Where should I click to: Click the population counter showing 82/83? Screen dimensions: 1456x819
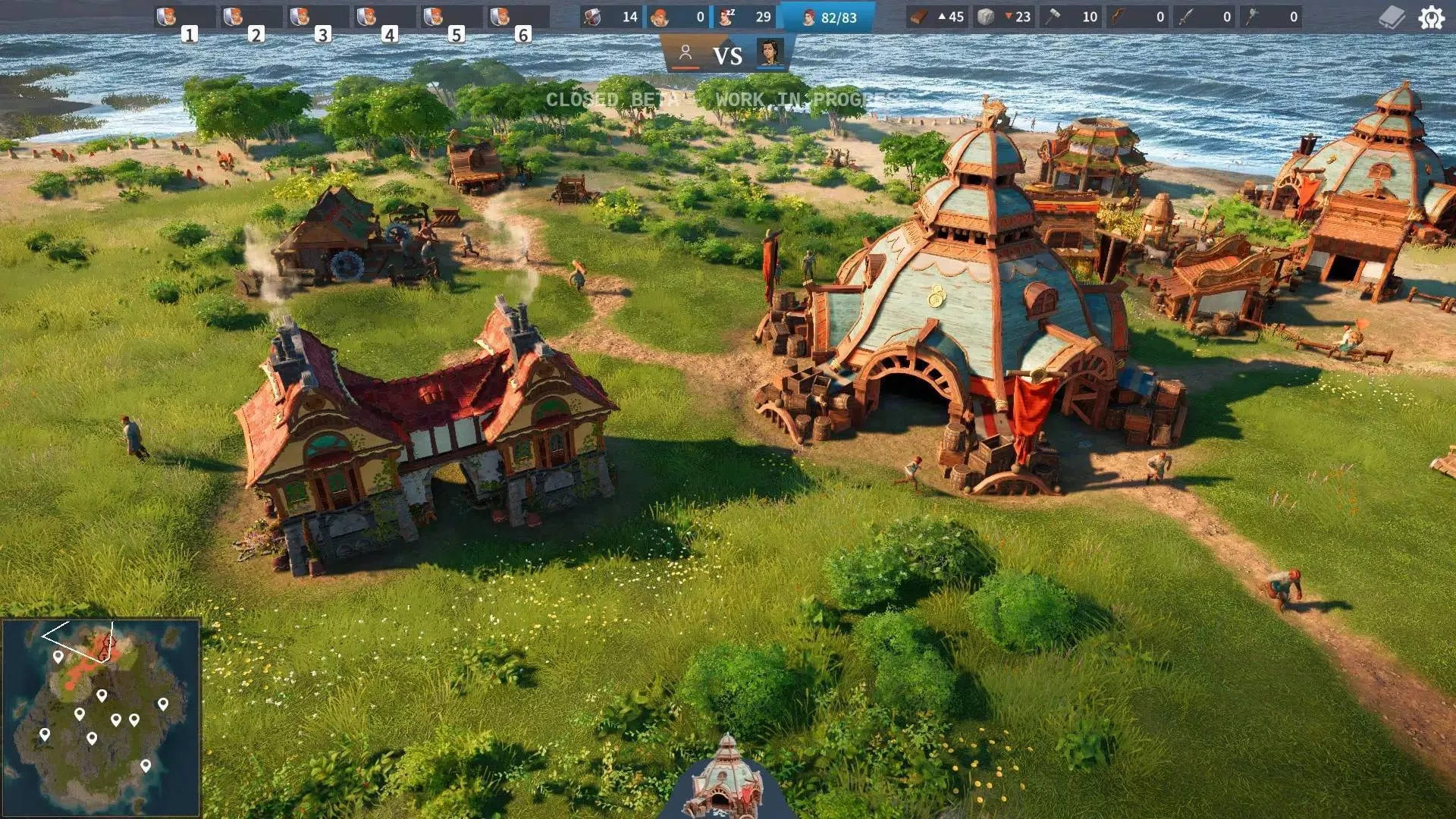[x=828, y=17]
